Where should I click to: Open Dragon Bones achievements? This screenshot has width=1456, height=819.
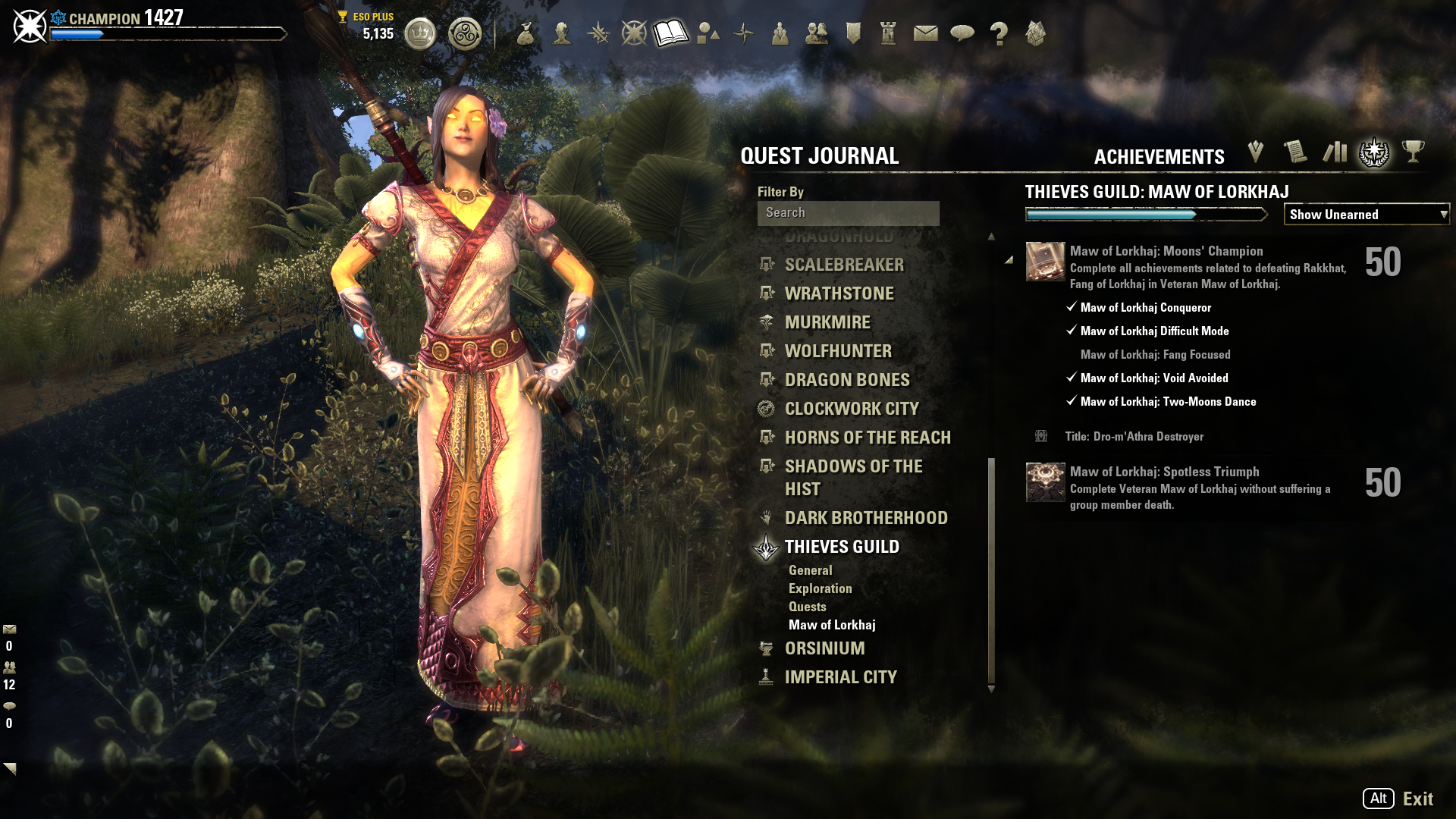pos(847,380)
